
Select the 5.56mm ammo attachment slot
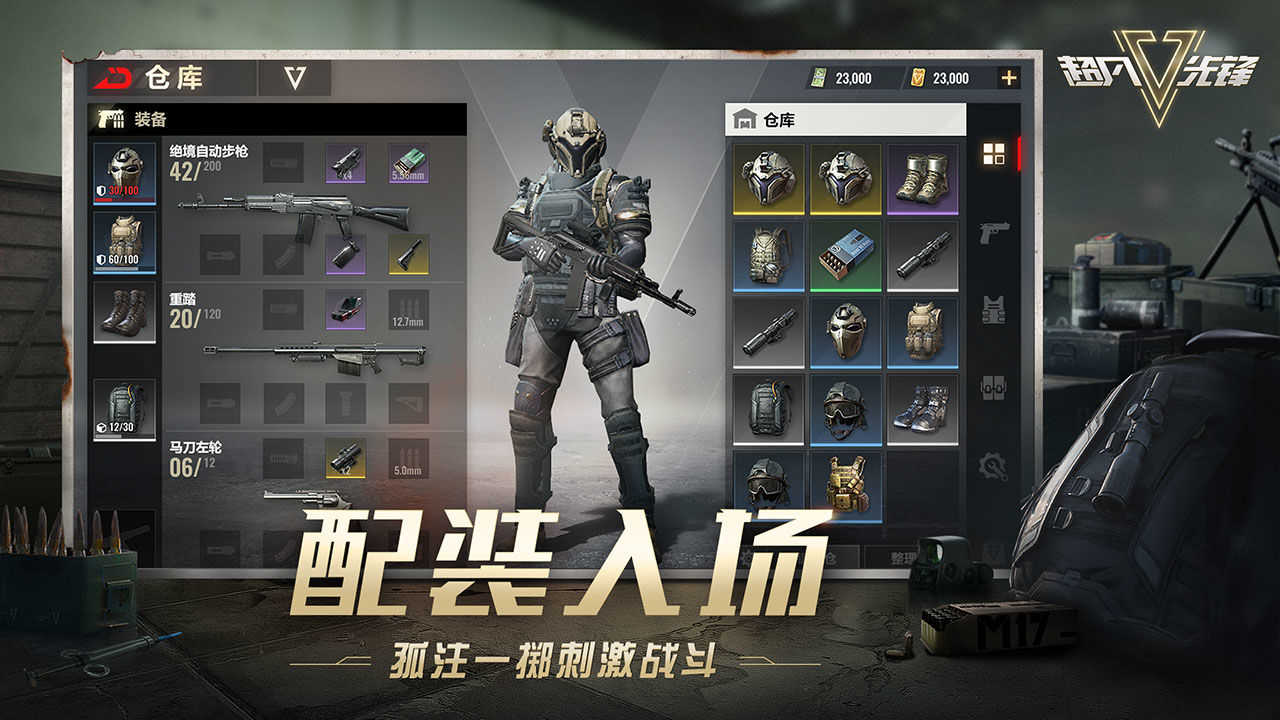pos(410,165)
